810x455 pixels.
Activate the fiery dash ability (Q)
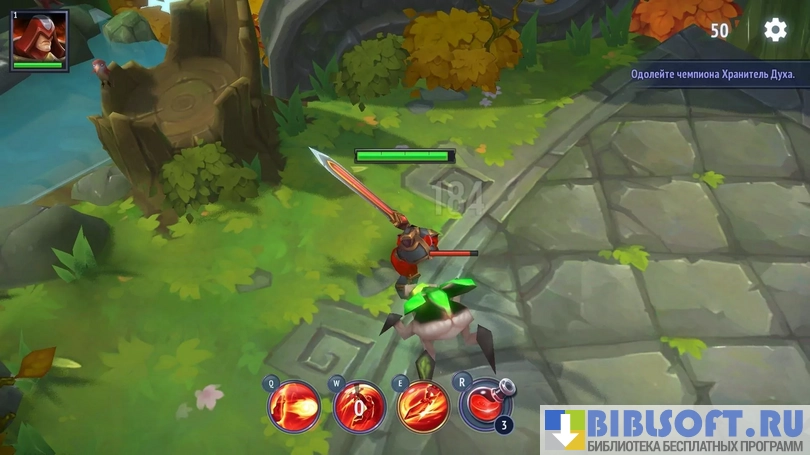click(x=294, y=407)
